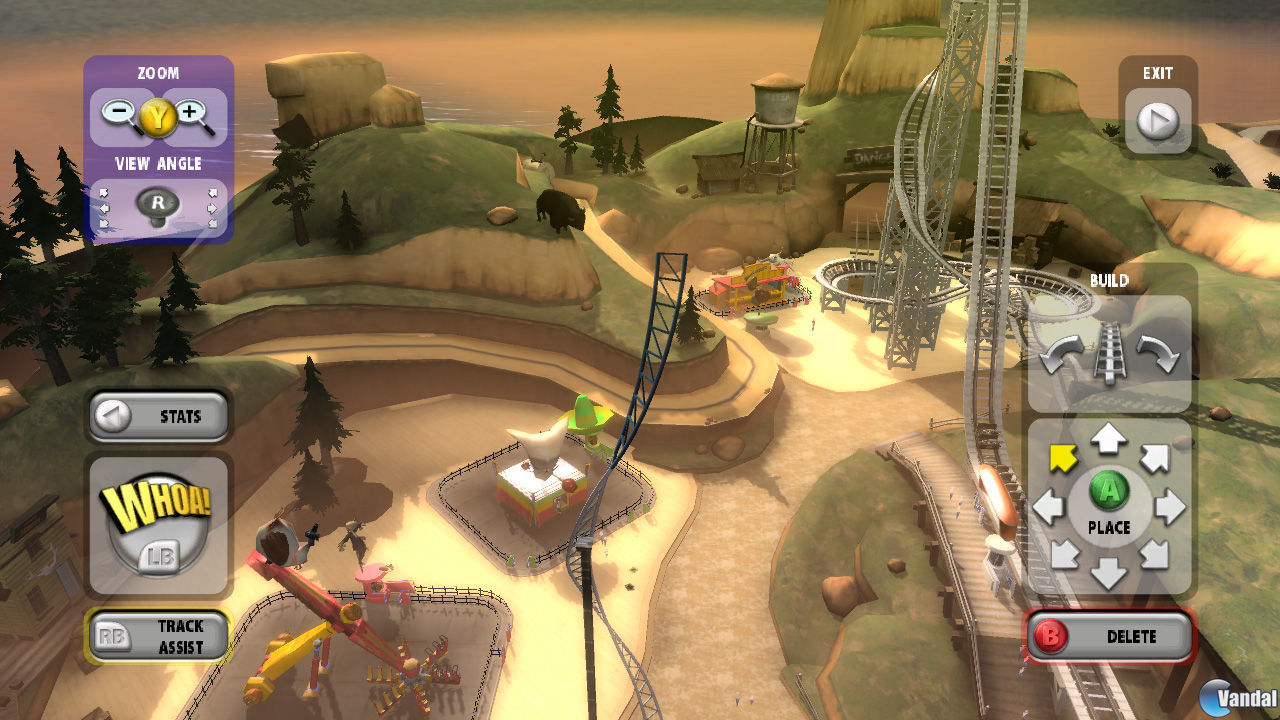This screenshot has height=720, width=1280.
Task: Open the Stats panel
Action: pos(157,417)
